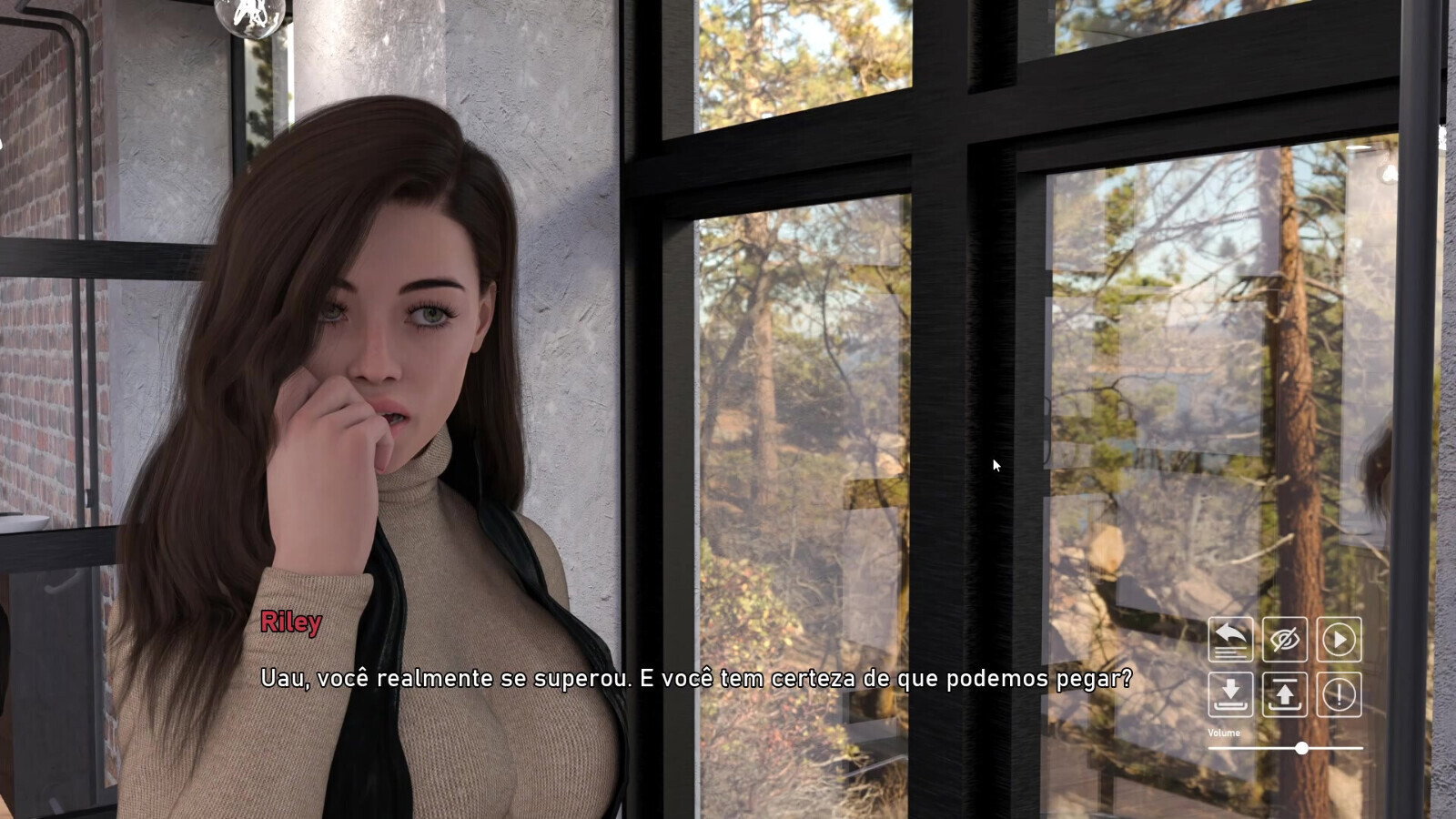
Task: Open dialogue history with the back-arrow icon
Action: 1230,640
